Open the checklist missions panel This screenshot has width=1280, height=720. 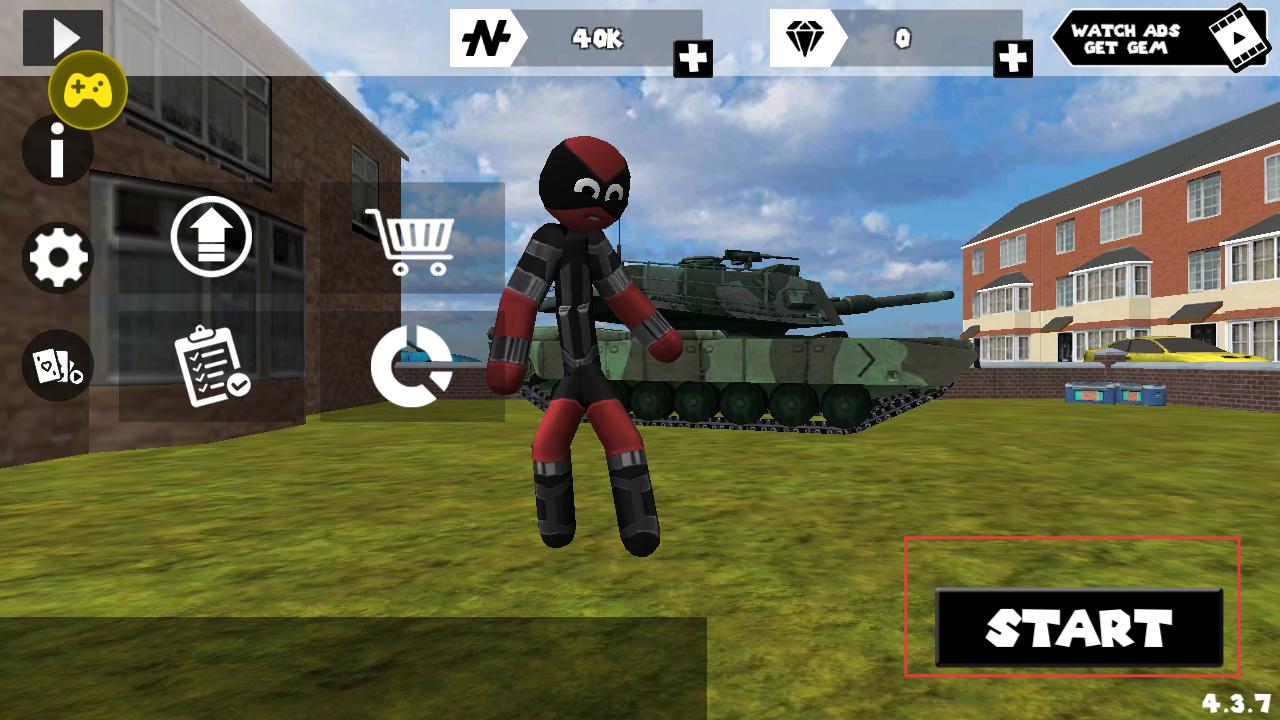pyautogui.click(x=211, y=366)
